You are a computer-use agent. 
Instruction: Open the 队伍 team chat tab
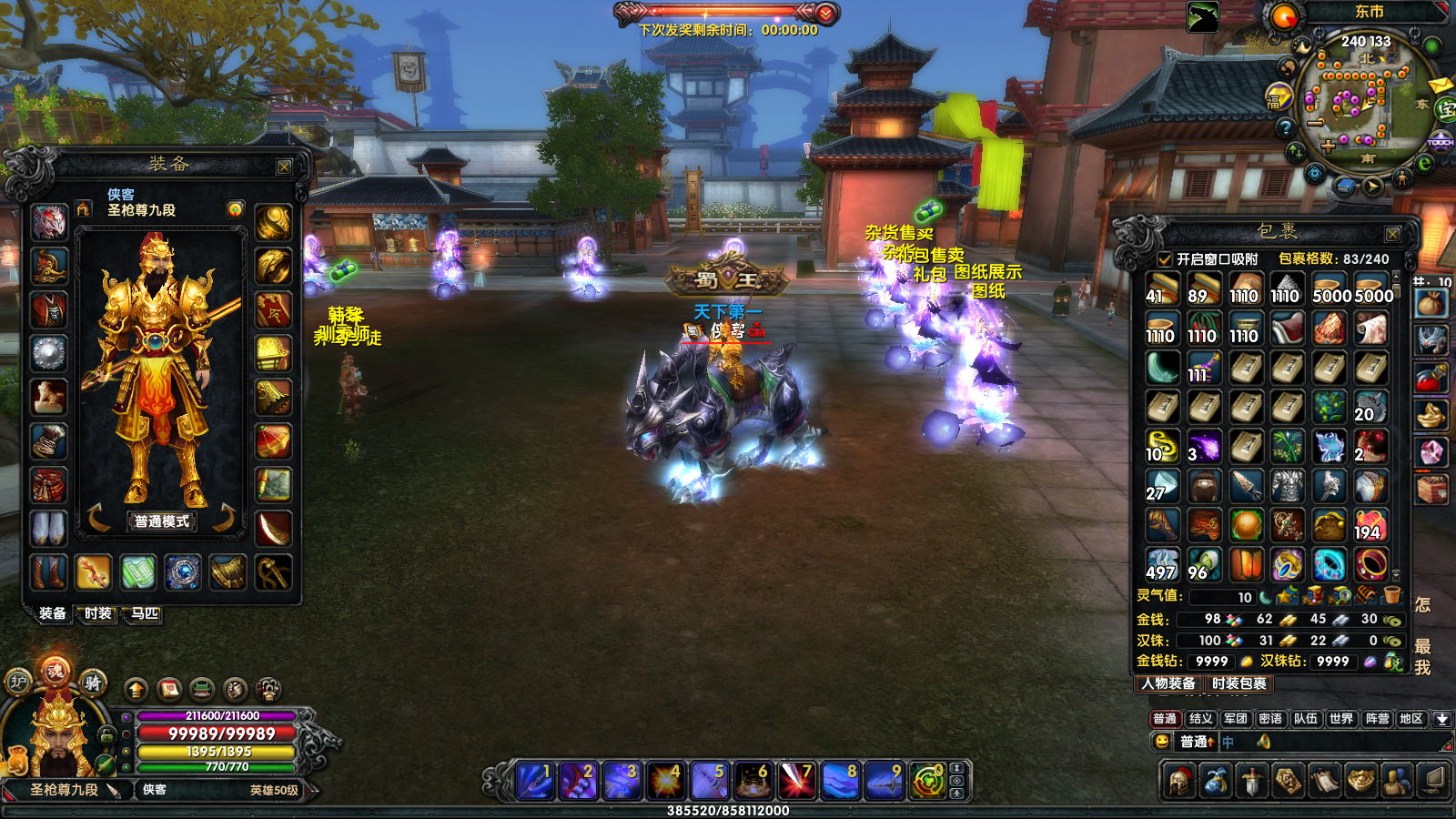[1306, 719]
